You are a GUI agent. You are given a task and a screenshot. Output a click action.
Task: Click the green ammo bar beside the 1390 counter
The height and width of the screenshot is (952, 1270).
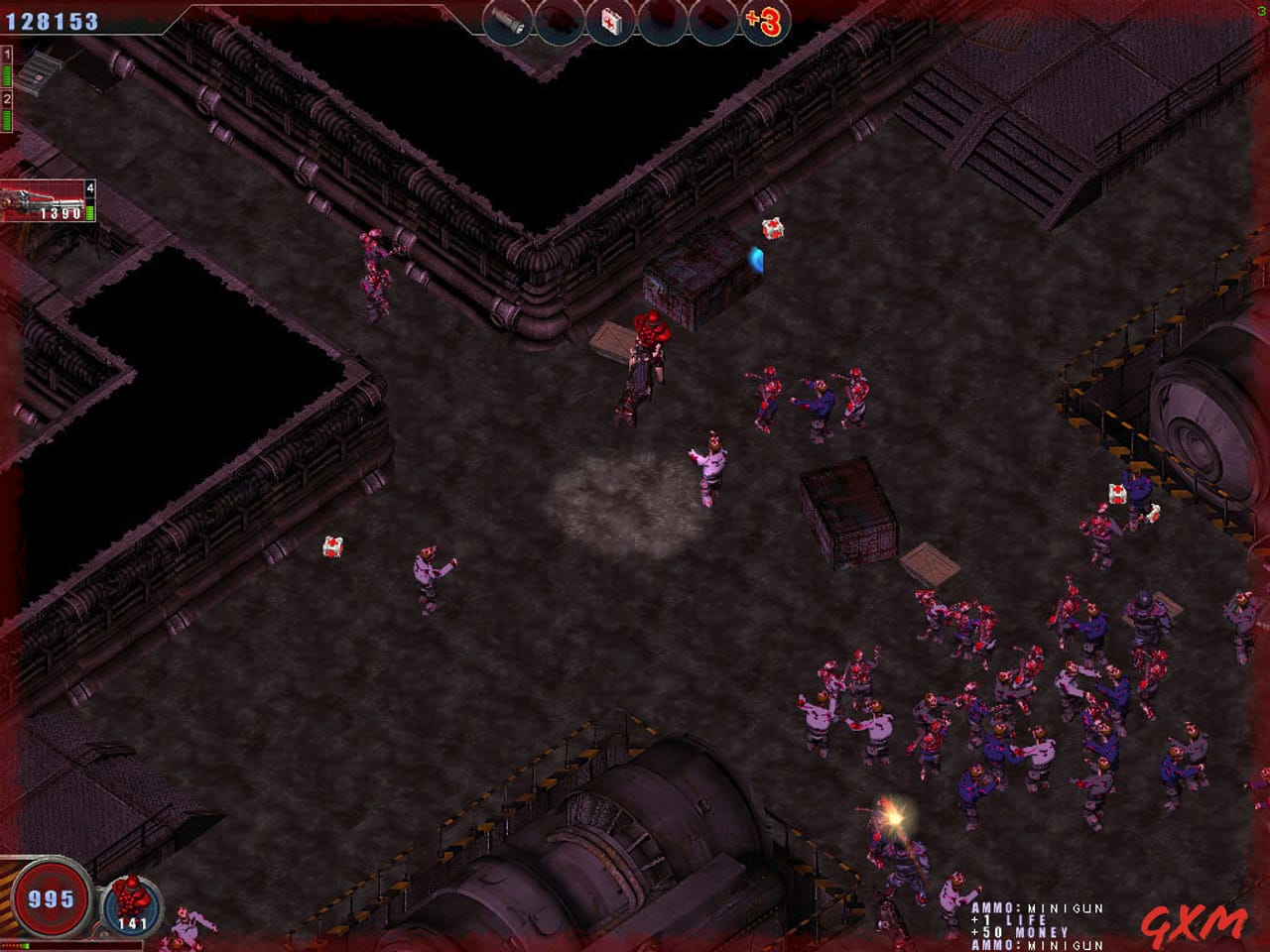[x=90, y=212]
